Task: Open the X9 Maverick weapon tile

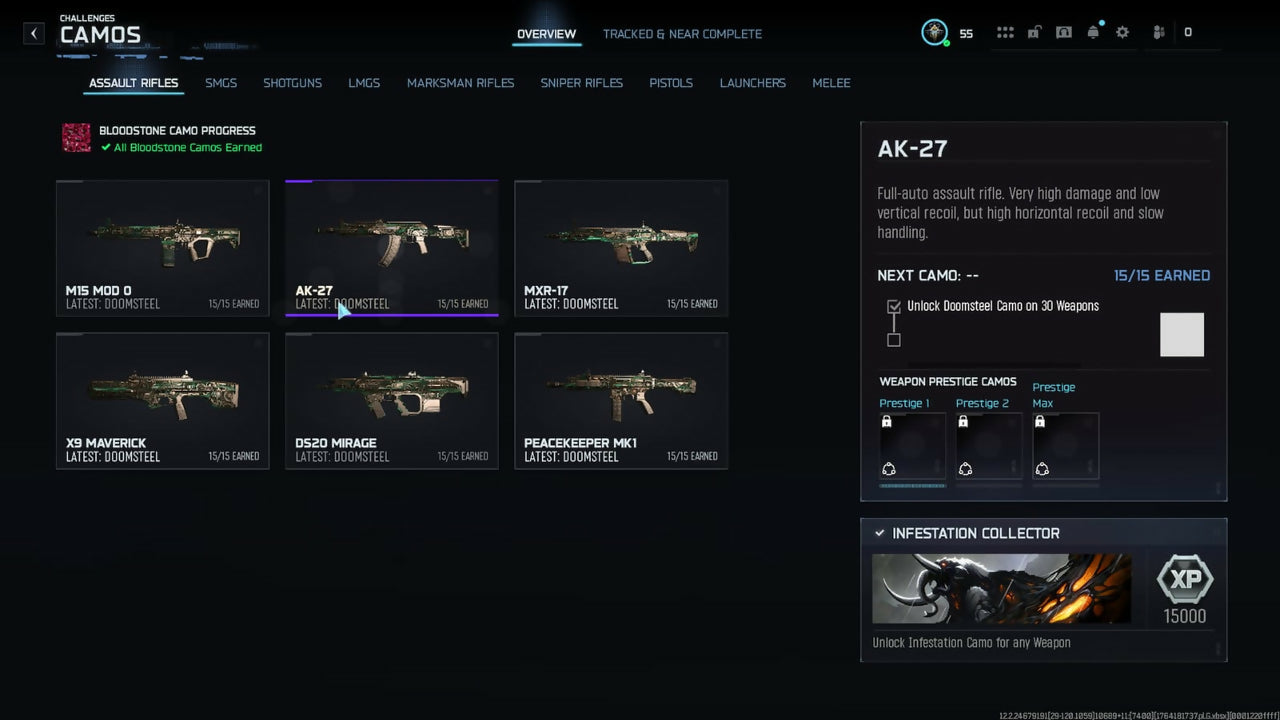Action: [162, 400]
